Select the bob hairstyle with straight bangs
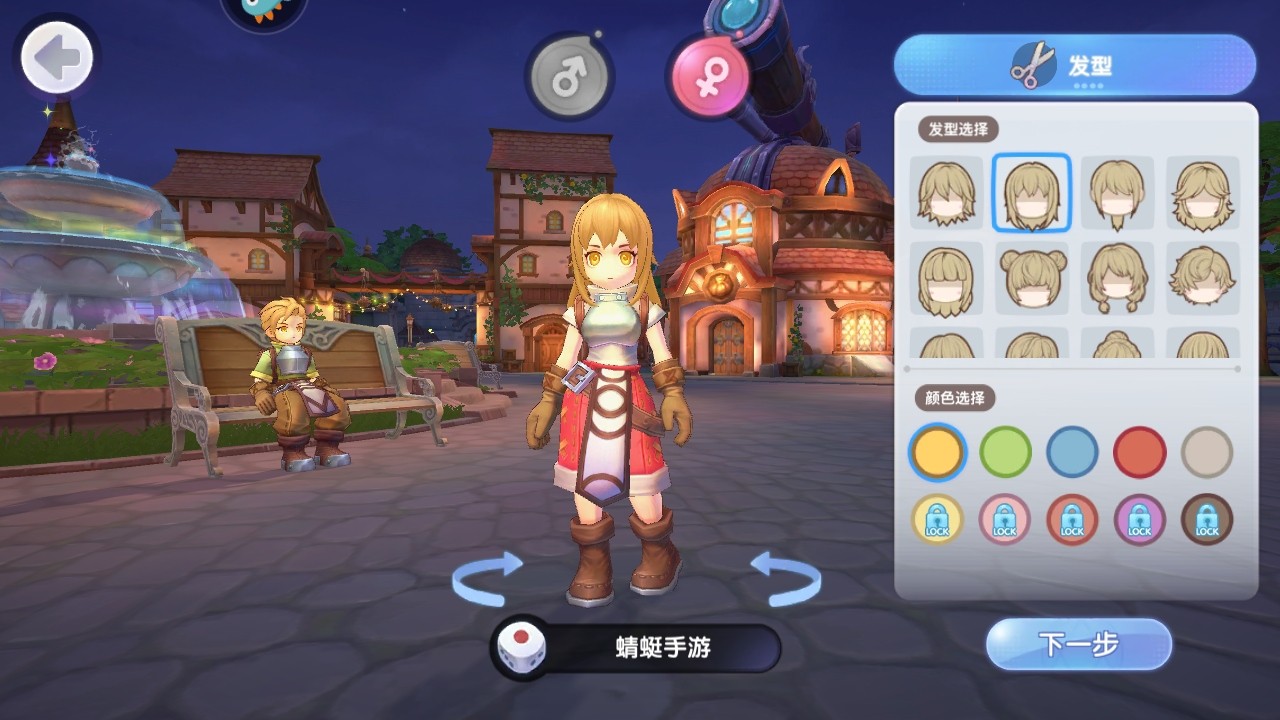The height and width of the screenshot is (720, 1280). click(x=945, y=278)
